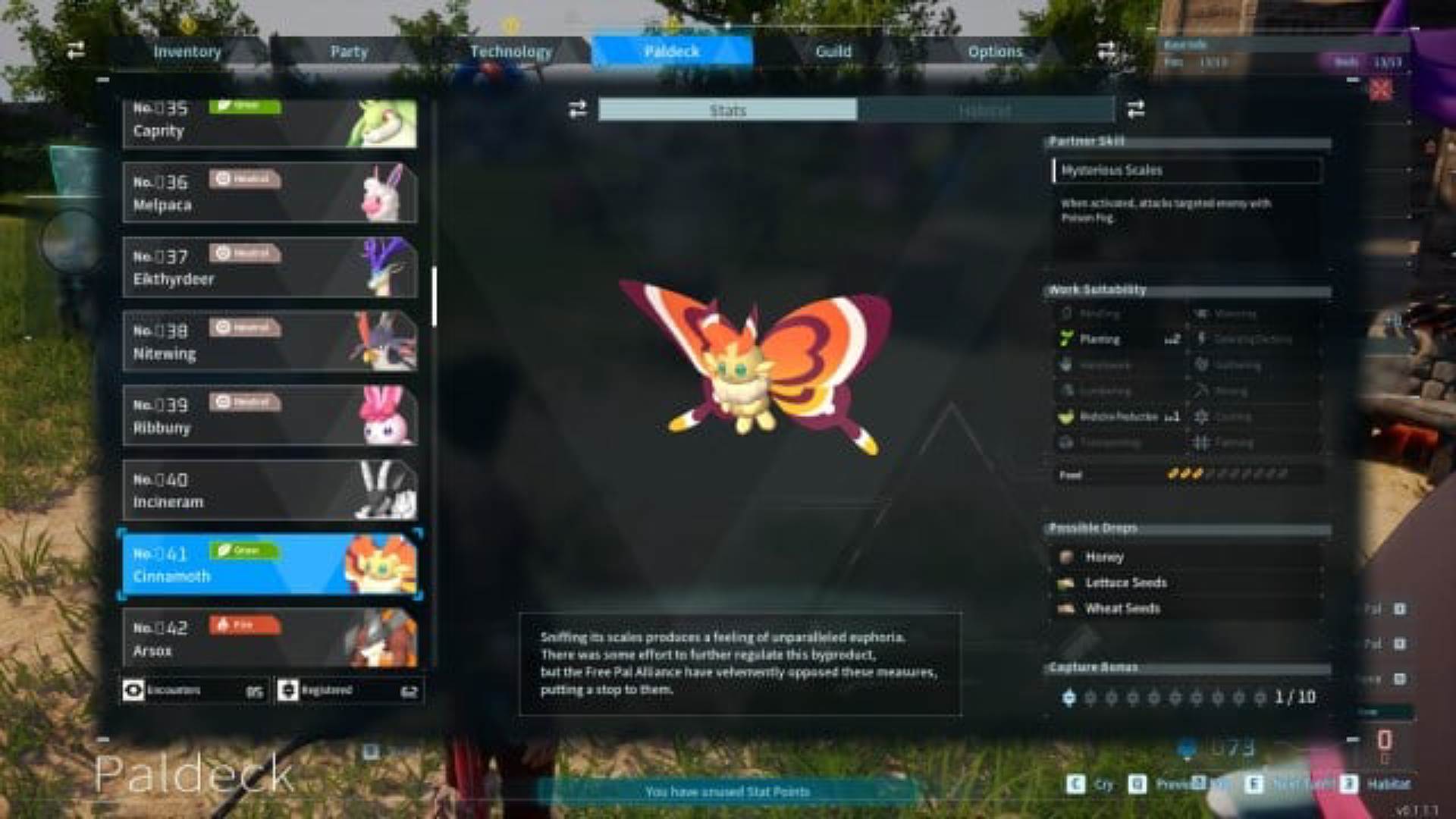Select the Paldeck tab

coord(672,52)
